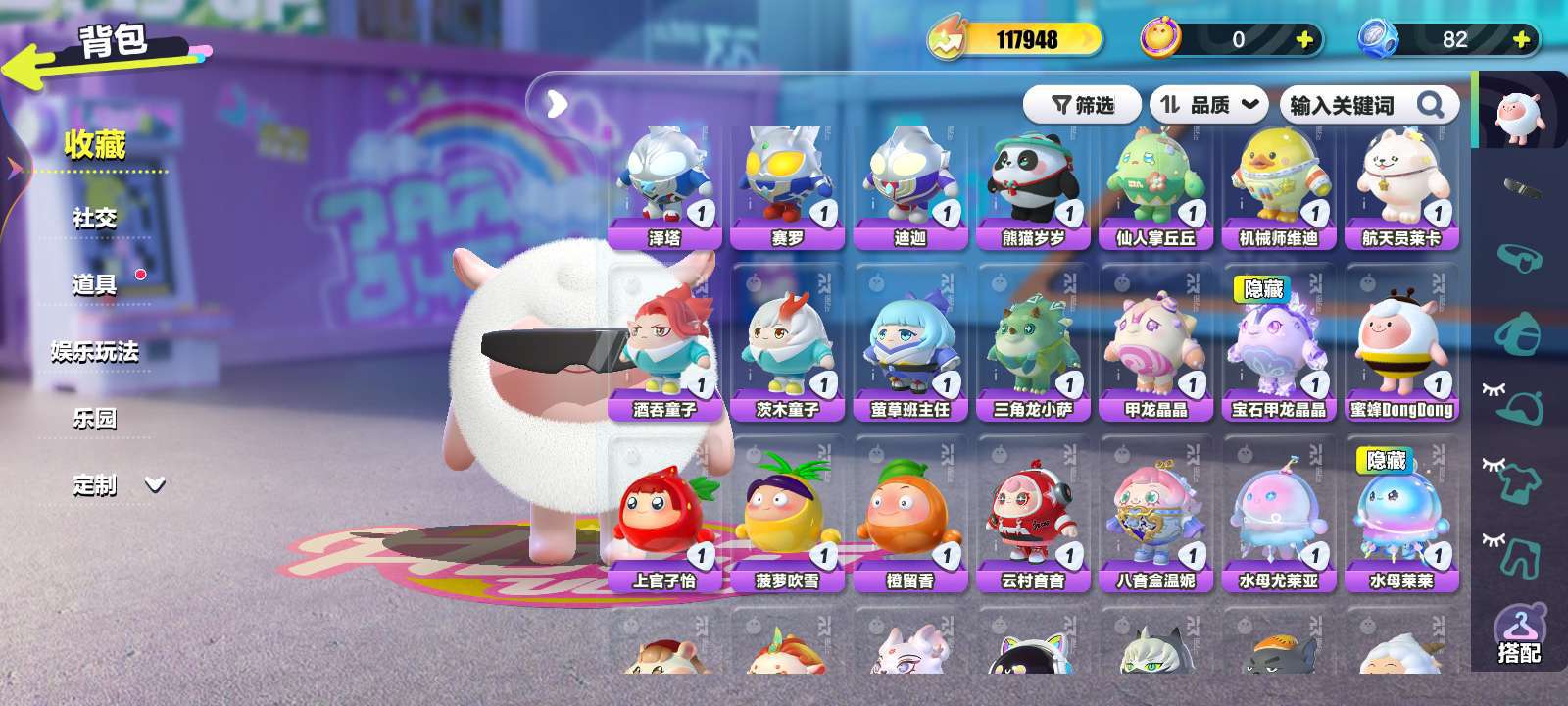Select the 熊猫岁岁 costume card
1568x706 pixels.
click(1033, 188)
